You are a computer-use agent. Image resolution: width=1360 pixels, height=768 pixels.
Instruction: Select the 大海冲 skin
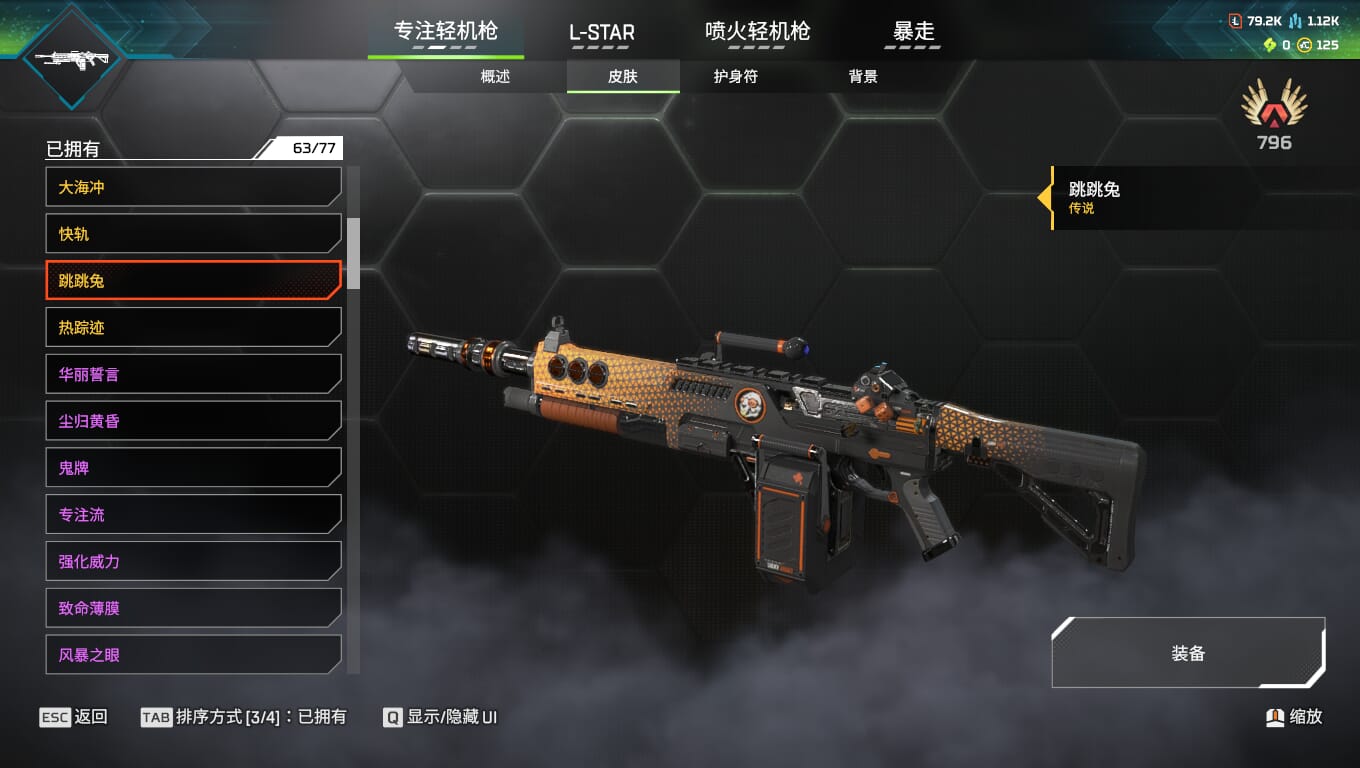click(193, 187)
